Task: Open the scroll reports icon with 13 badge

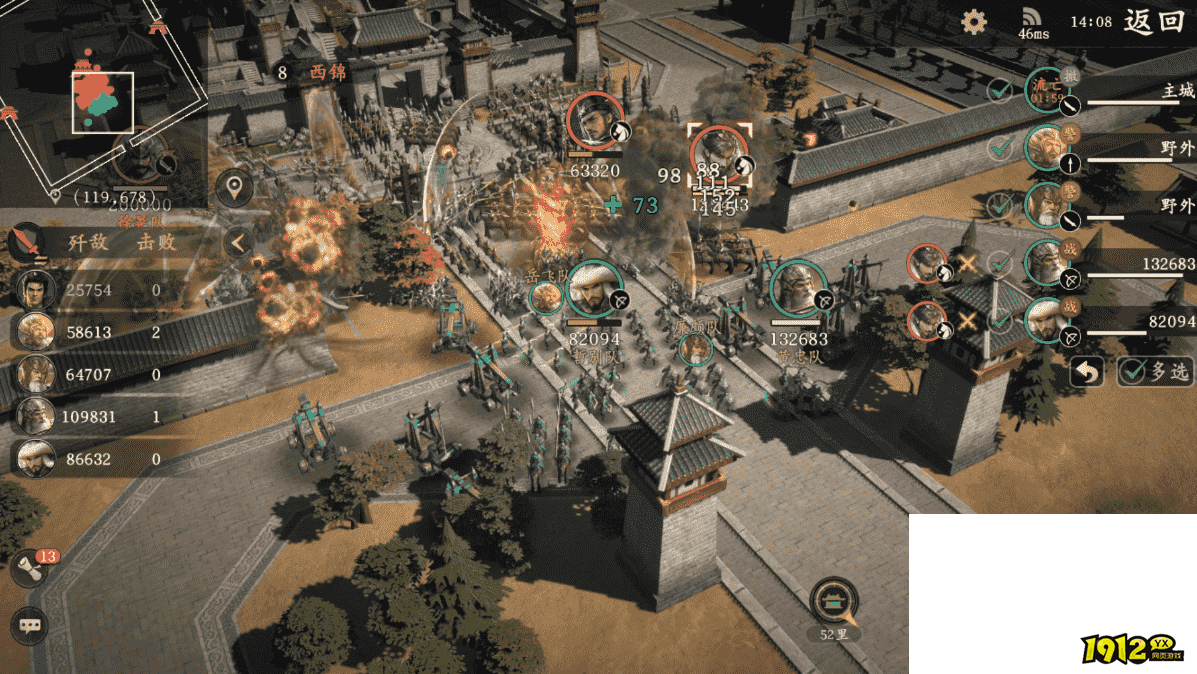Action: 30,569
